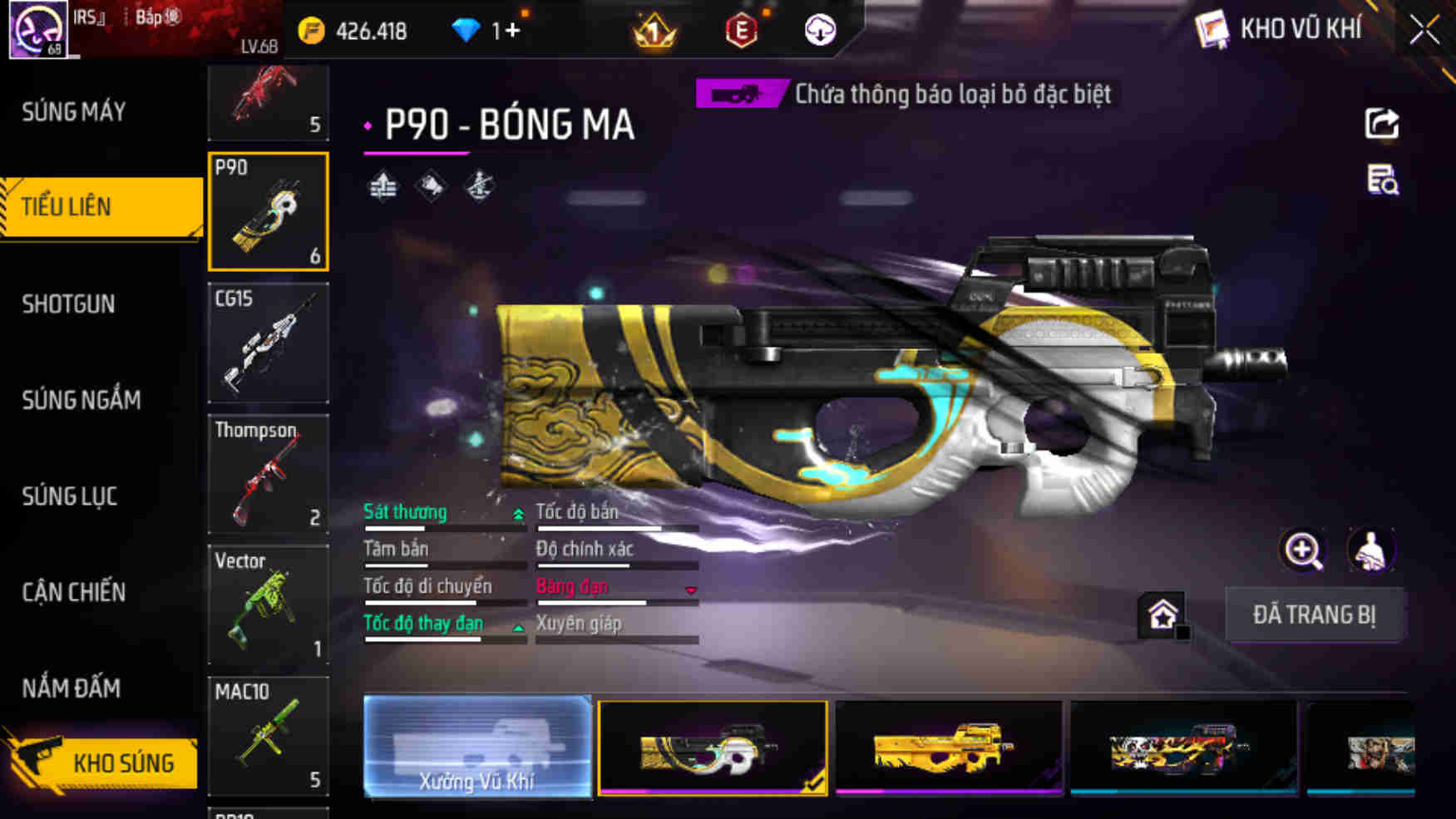Open Xưởng Vũ Khí workshop
Screen dimensions: 1456x819
click(476, 747)
